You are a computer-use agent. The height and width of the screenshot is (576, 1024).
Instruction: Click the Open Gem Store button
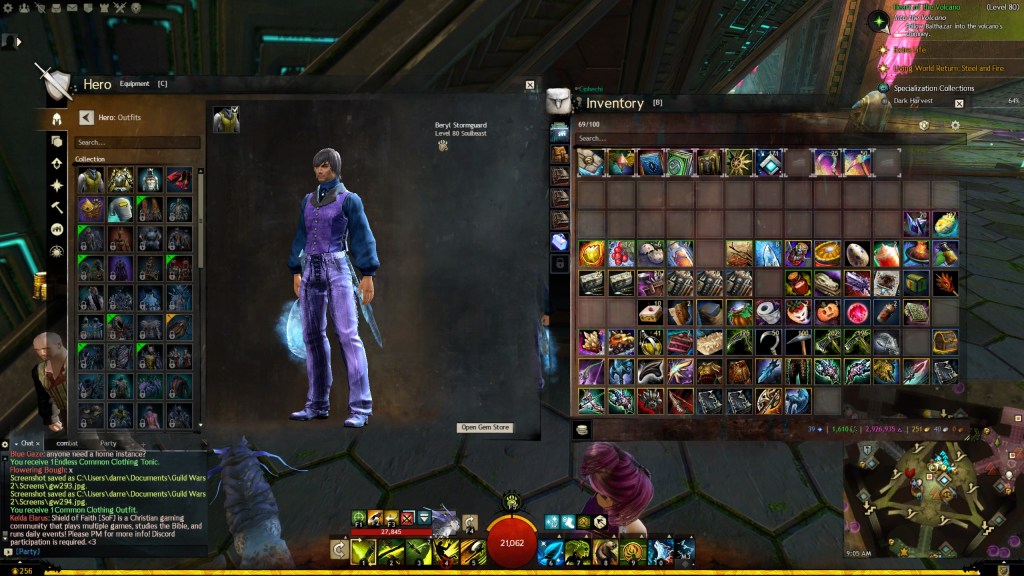tap(485, 427)
